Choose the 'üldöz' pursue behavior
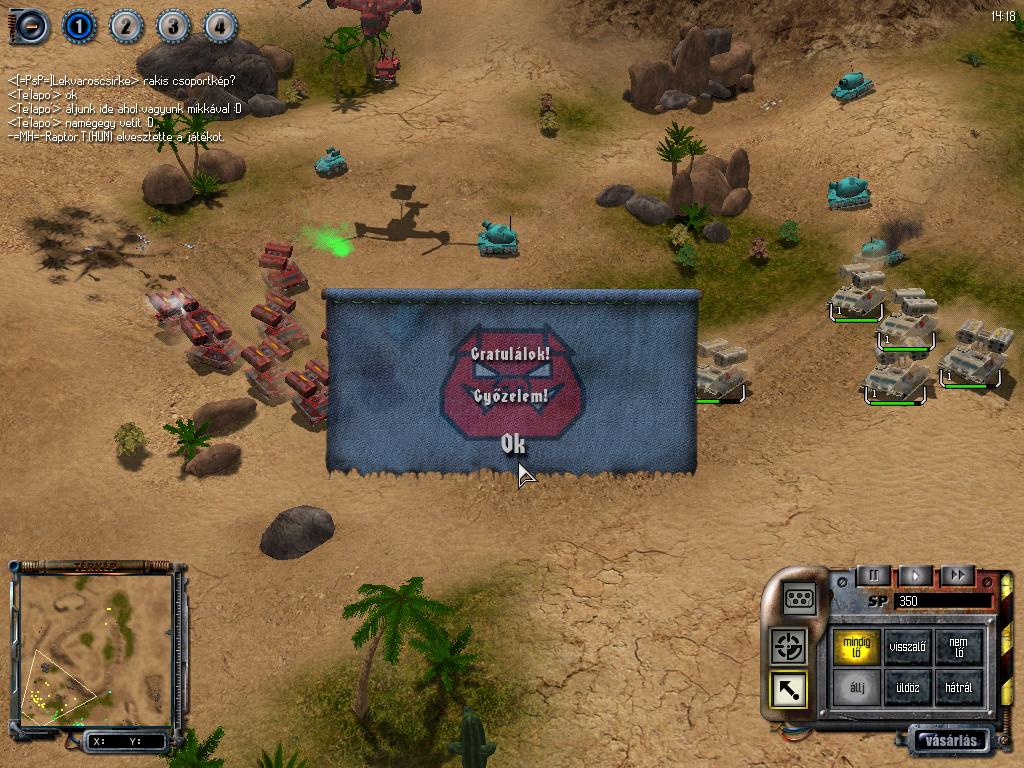1024x768 pixels. pyautogui.click(x=908, y=688)
